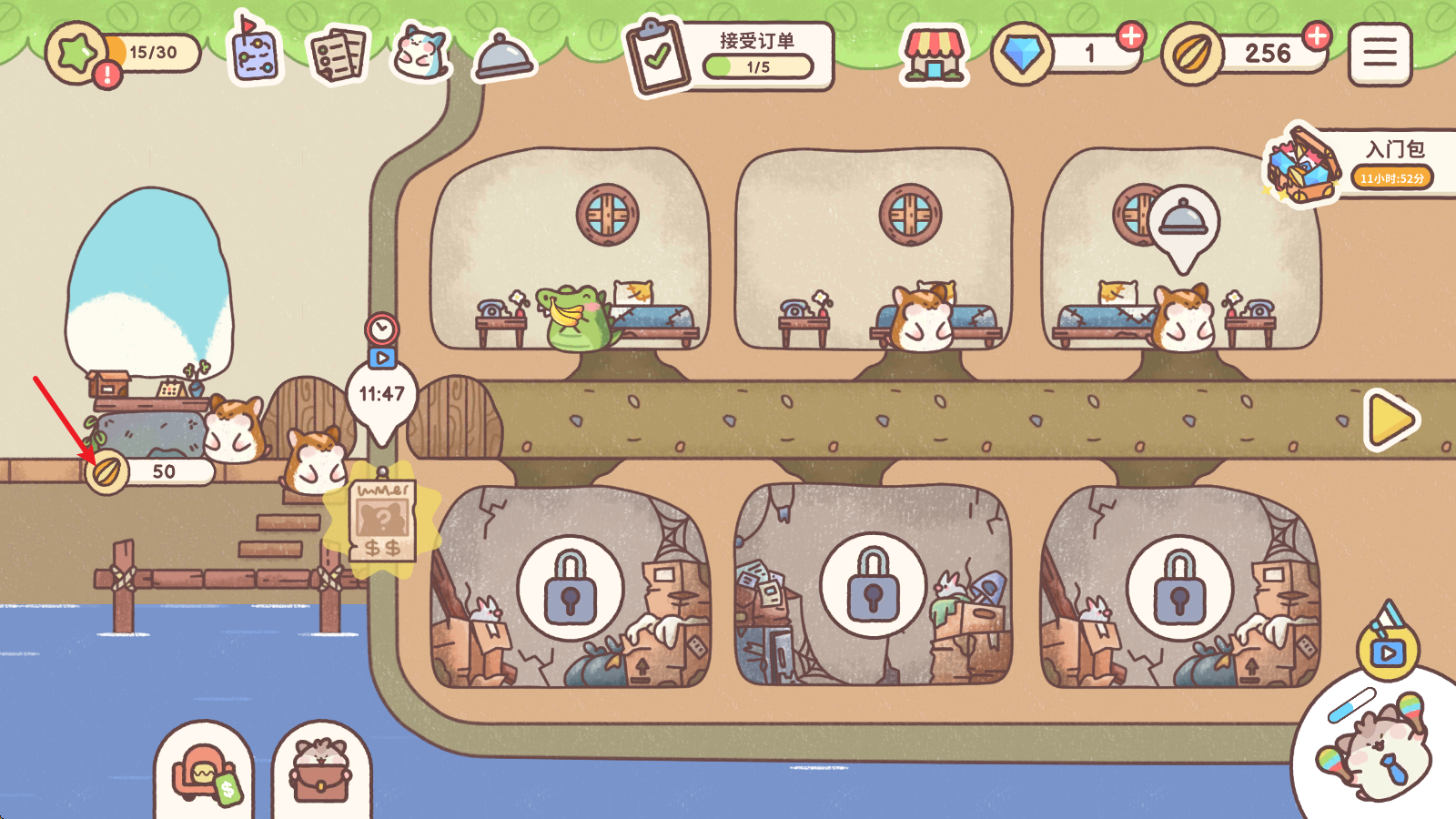Watch the megaphone video ad

tap(1387, 644)
